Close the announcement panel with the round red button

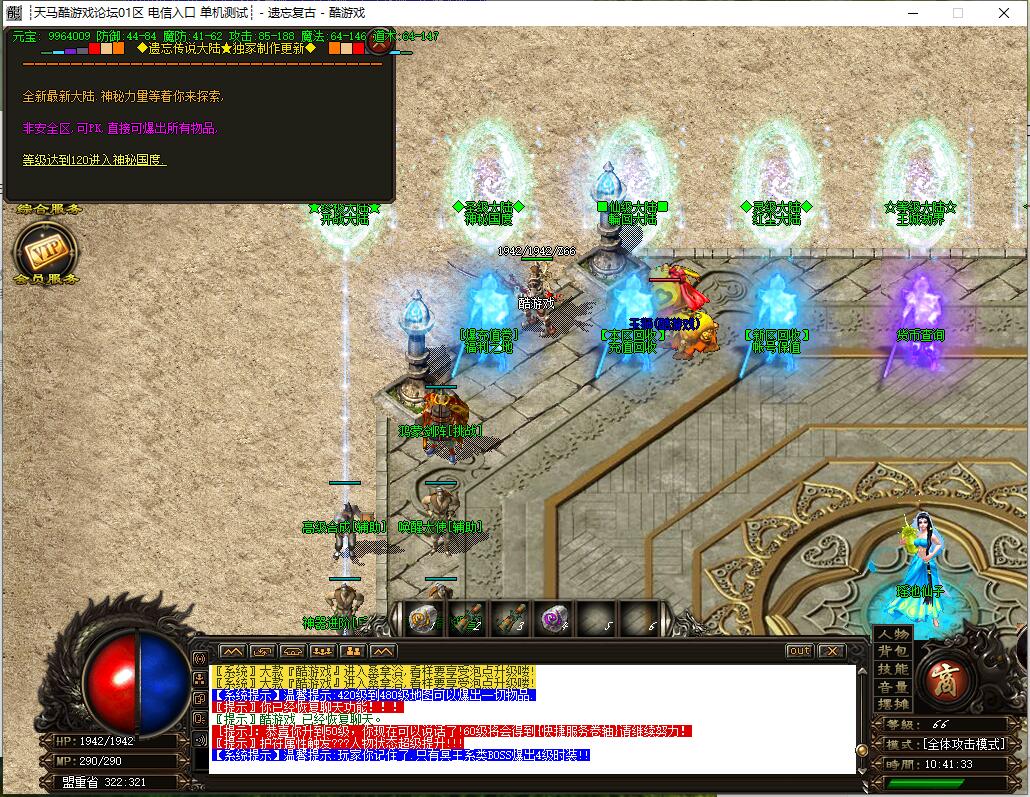pos(379,41)
